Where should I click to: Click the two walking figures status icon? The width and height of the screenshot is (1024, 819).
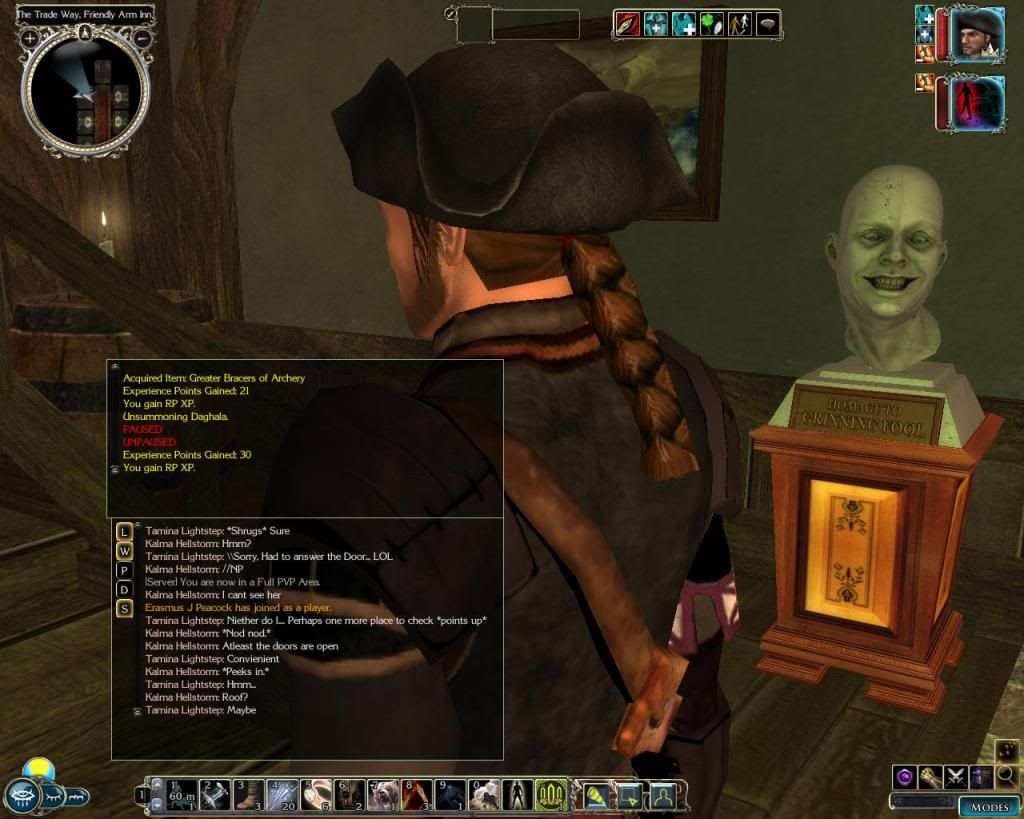coord(739,24)
